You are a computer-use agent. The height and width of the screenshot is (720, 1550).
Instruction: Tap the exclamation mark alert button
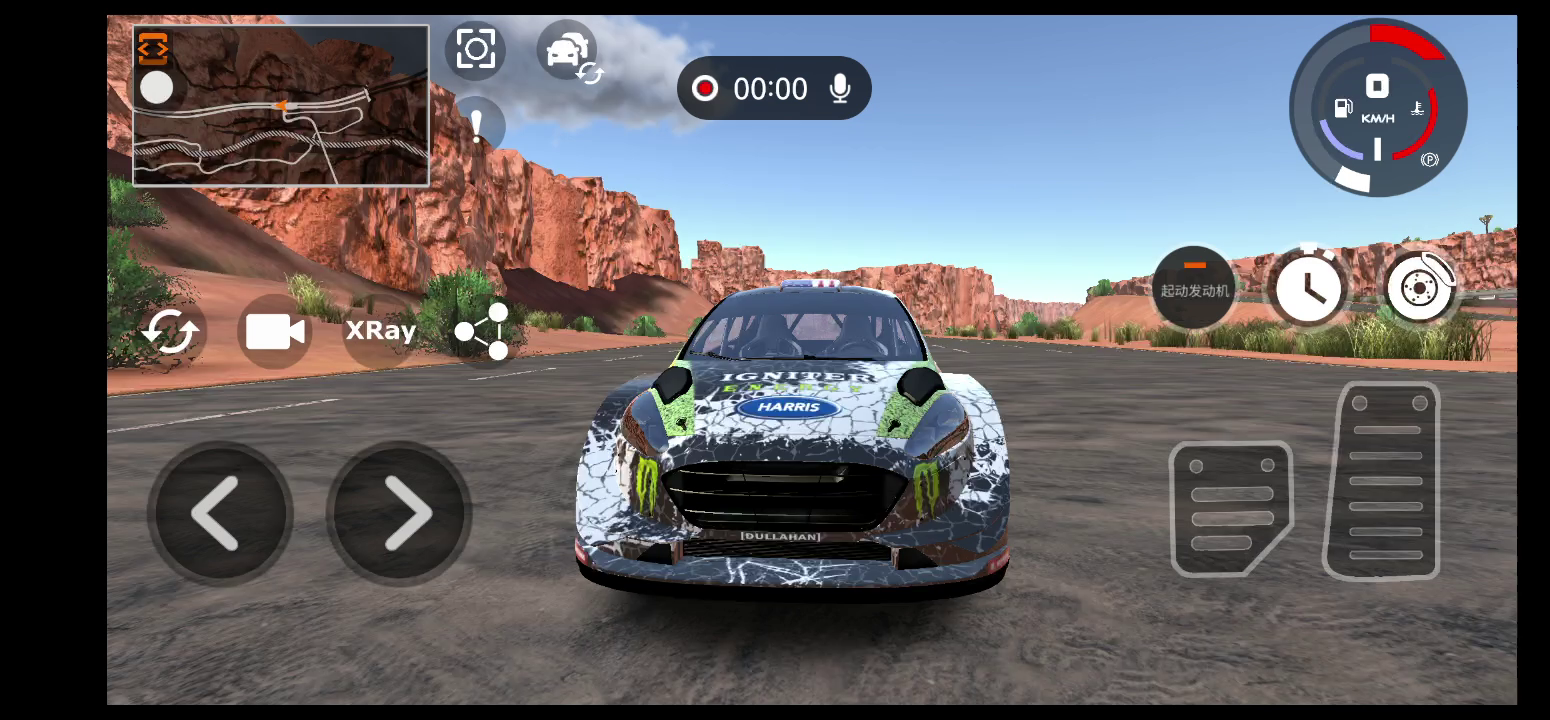coord(478,124)
